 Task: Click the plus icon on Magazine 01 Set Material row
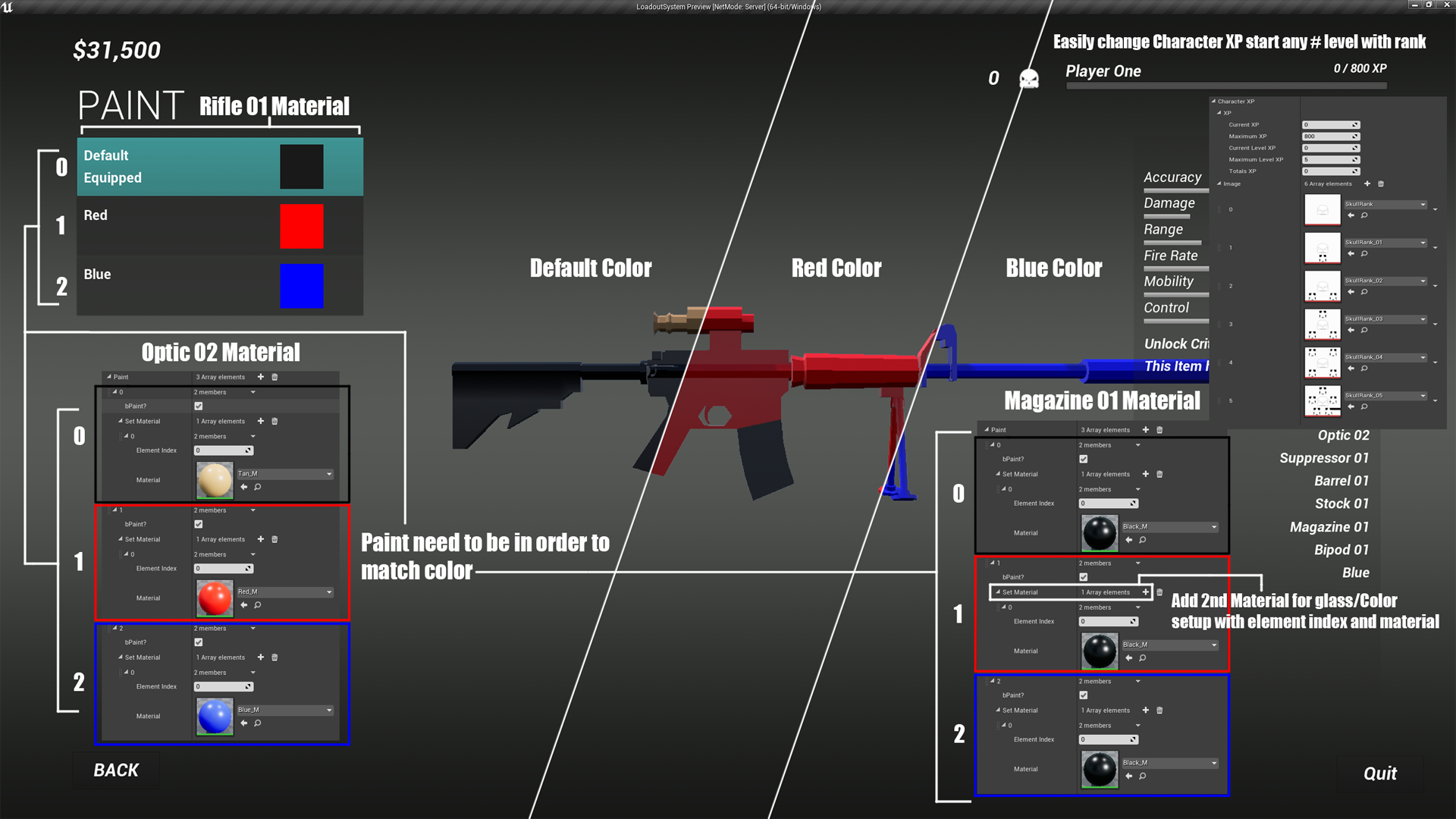pyautogui.click(x=1145, y=592)
